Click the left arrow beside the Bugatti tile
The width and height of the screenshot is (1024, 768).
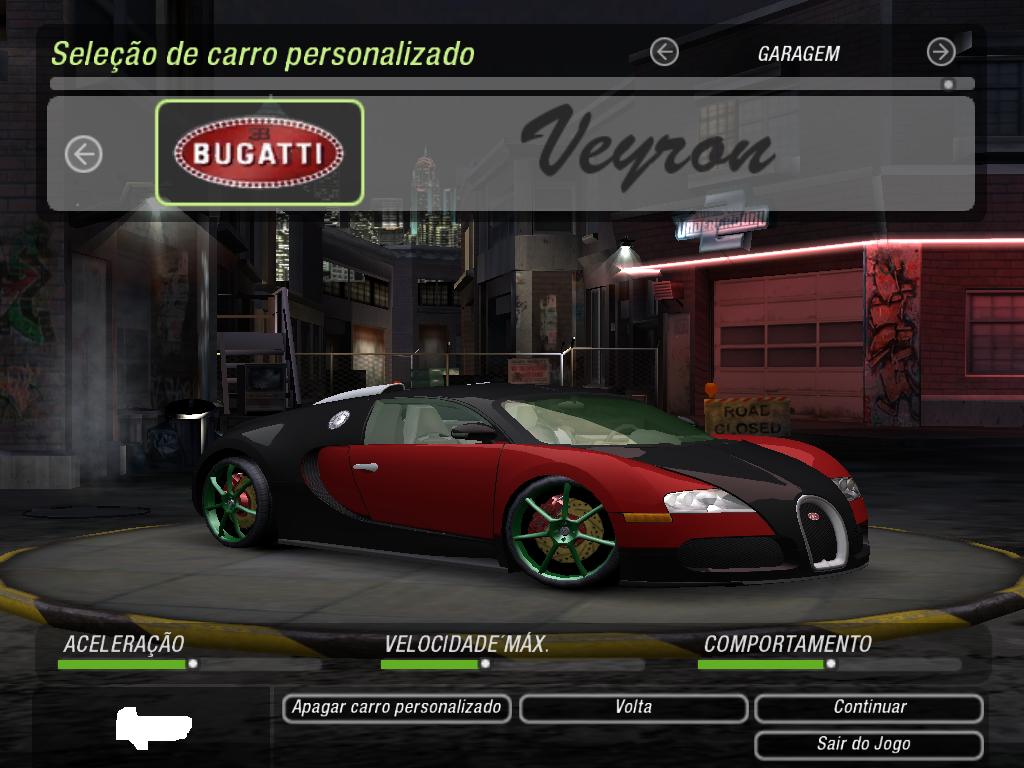click(x=84, y=154)
